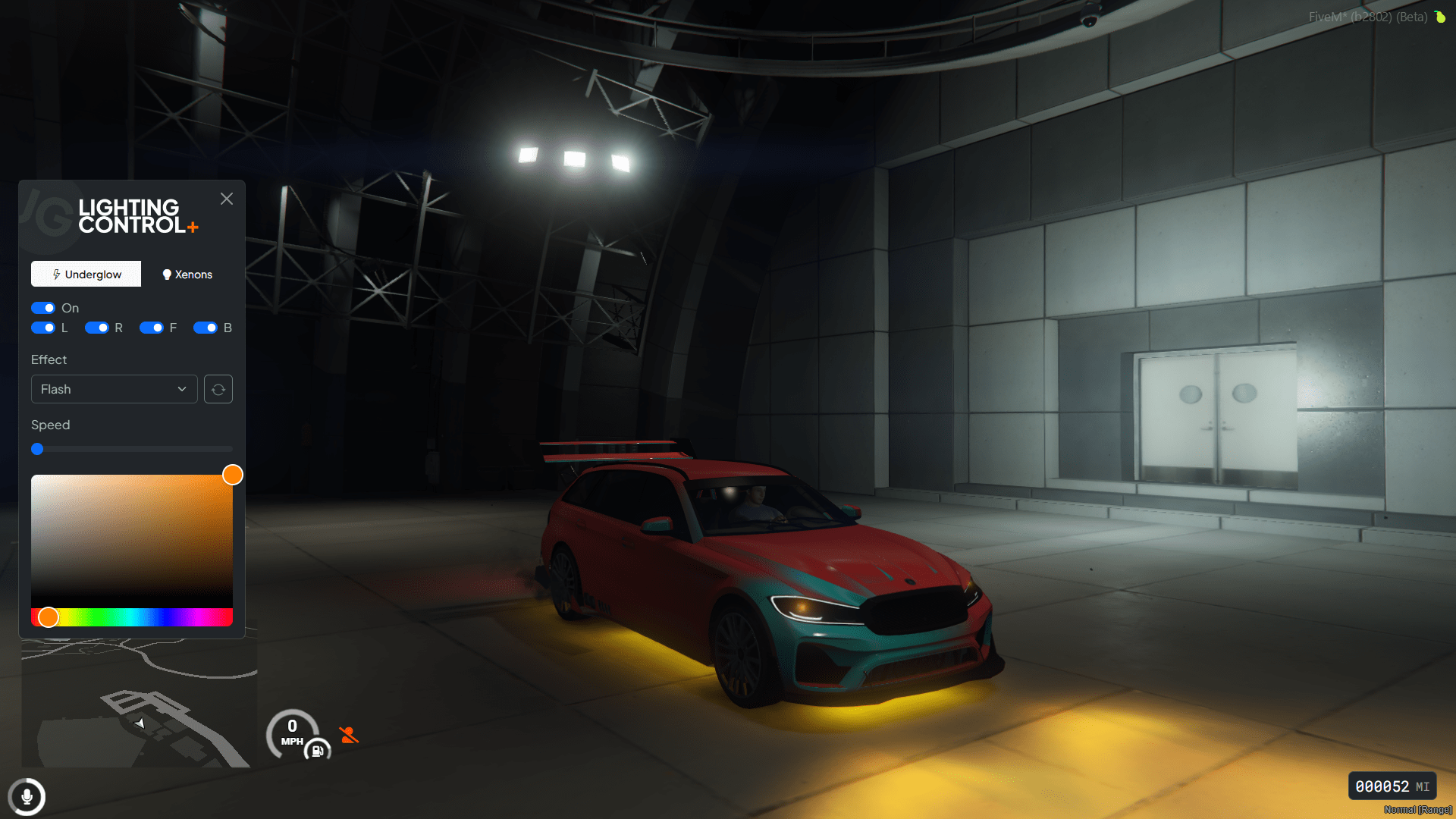Disable the "L" underglow toggle
This screenshot has height=819, width=1456.
43,328
